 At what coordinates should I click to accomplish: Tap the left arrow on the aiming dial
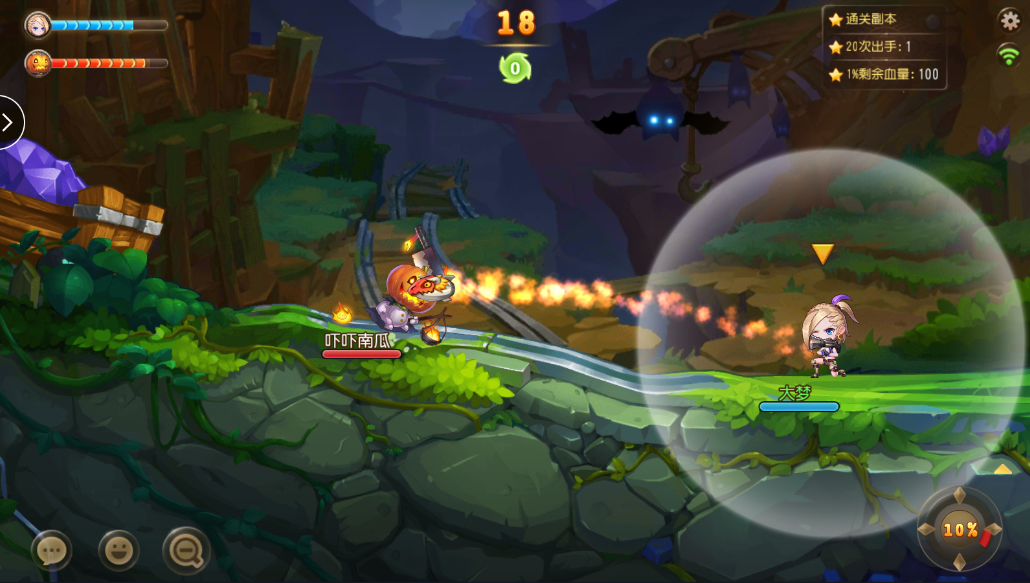click(927, 530)
